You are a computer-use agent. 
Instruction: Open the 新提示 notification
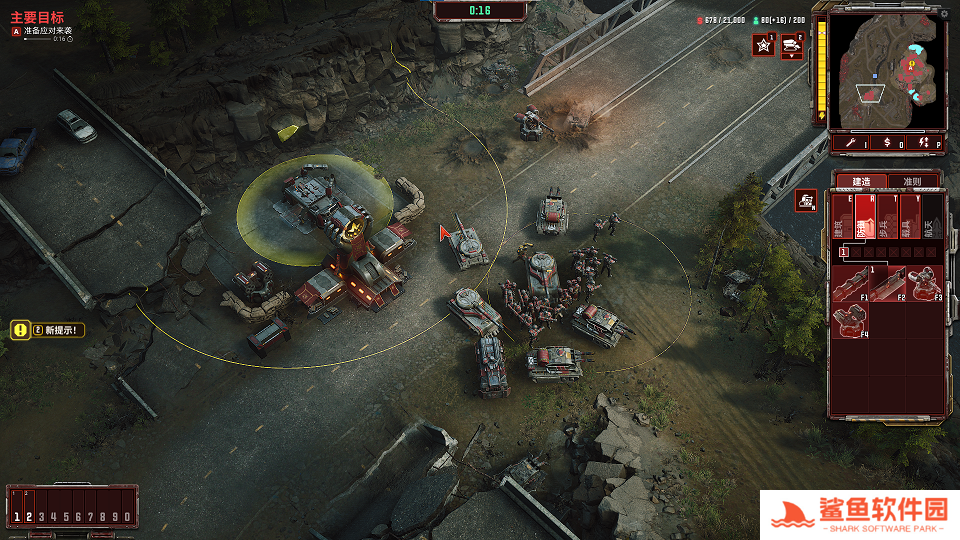48,329
